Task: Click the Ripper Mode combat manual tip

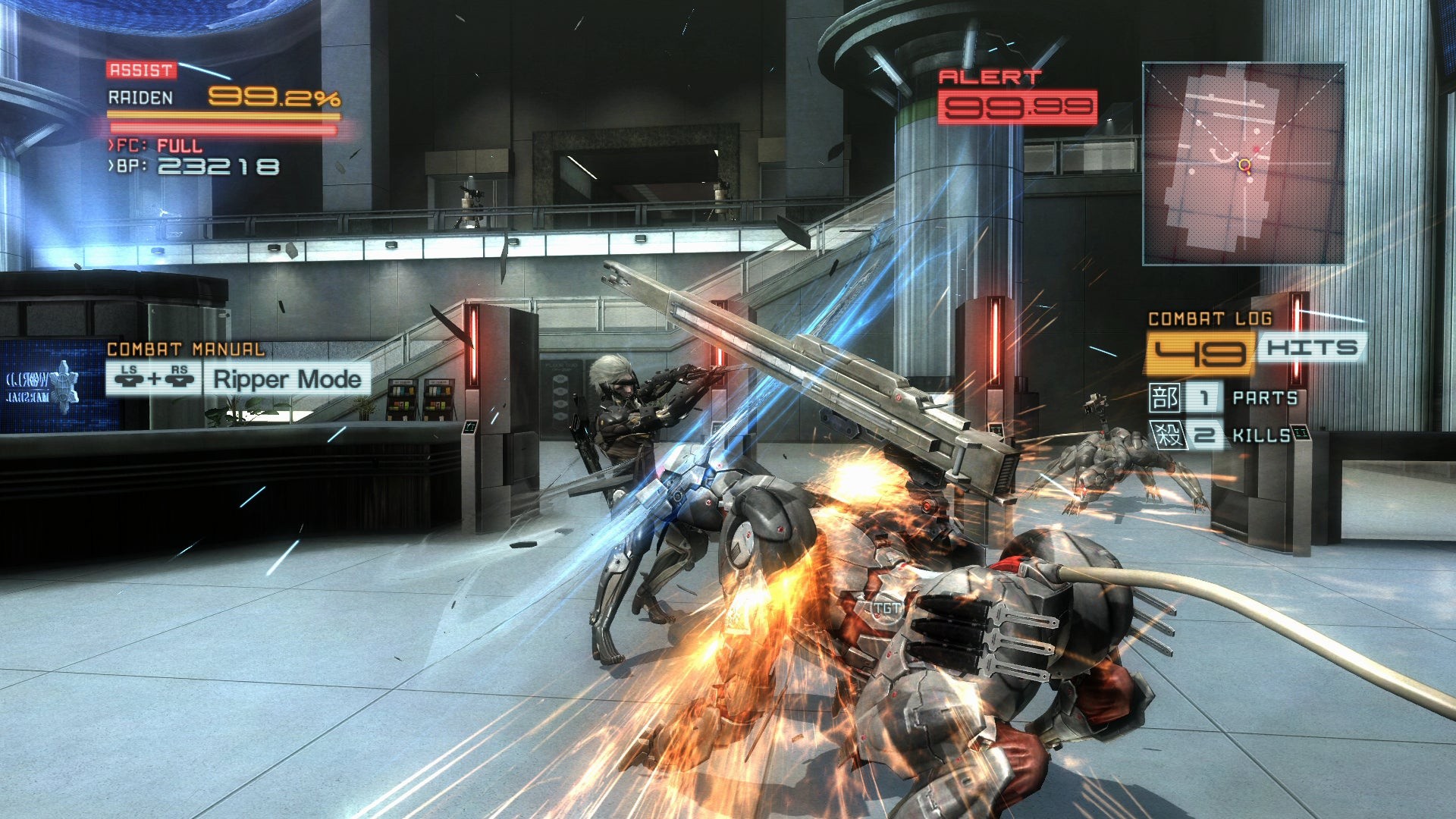Action: [286, 379]
